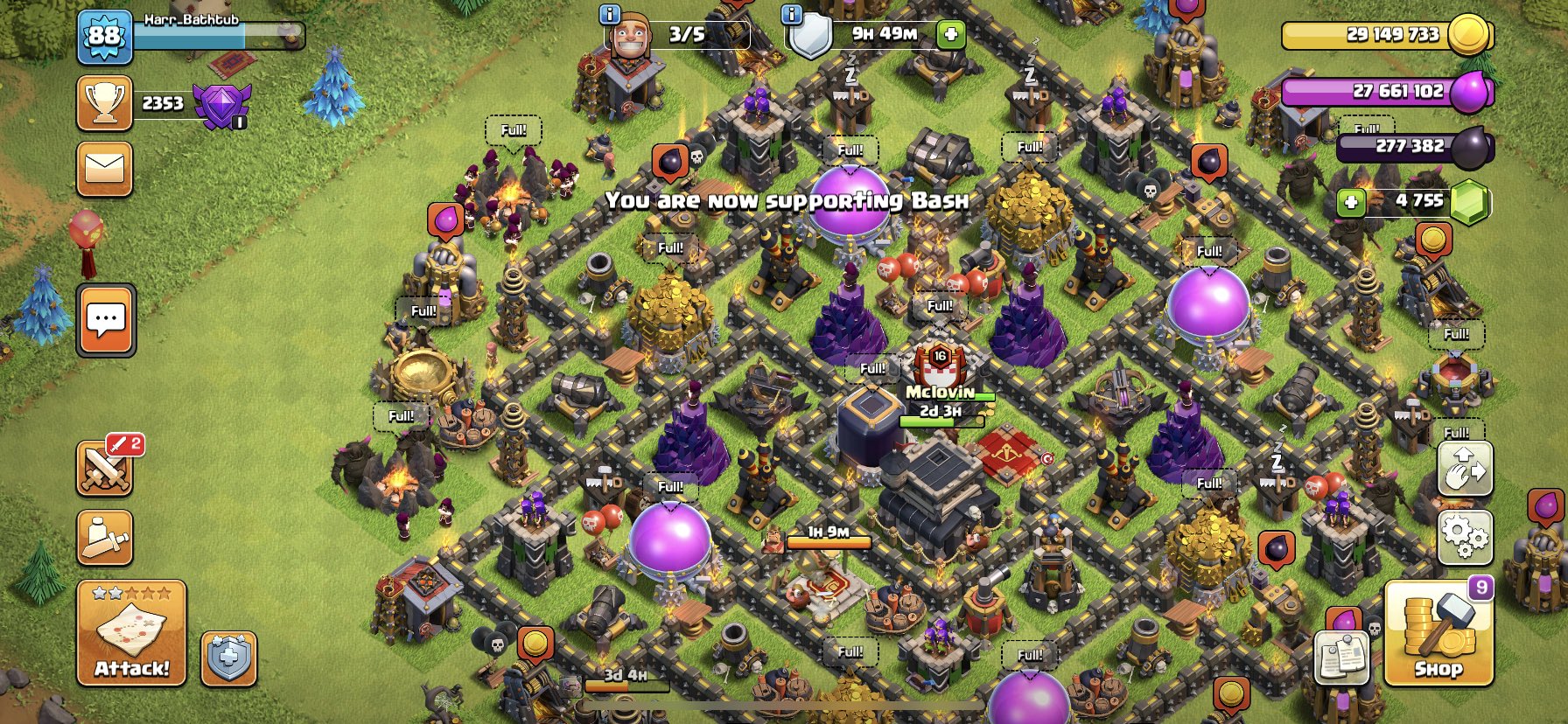Open the settings gears button

[1465, 537]
